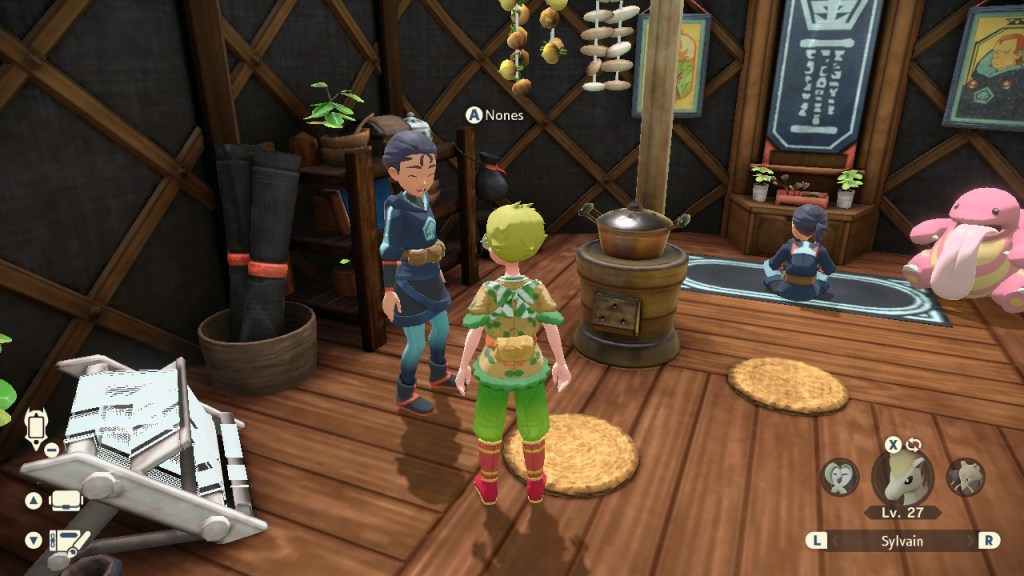Open the satchel bag icon
Viewport: 1024px width, 576px height.
[65, 499]
